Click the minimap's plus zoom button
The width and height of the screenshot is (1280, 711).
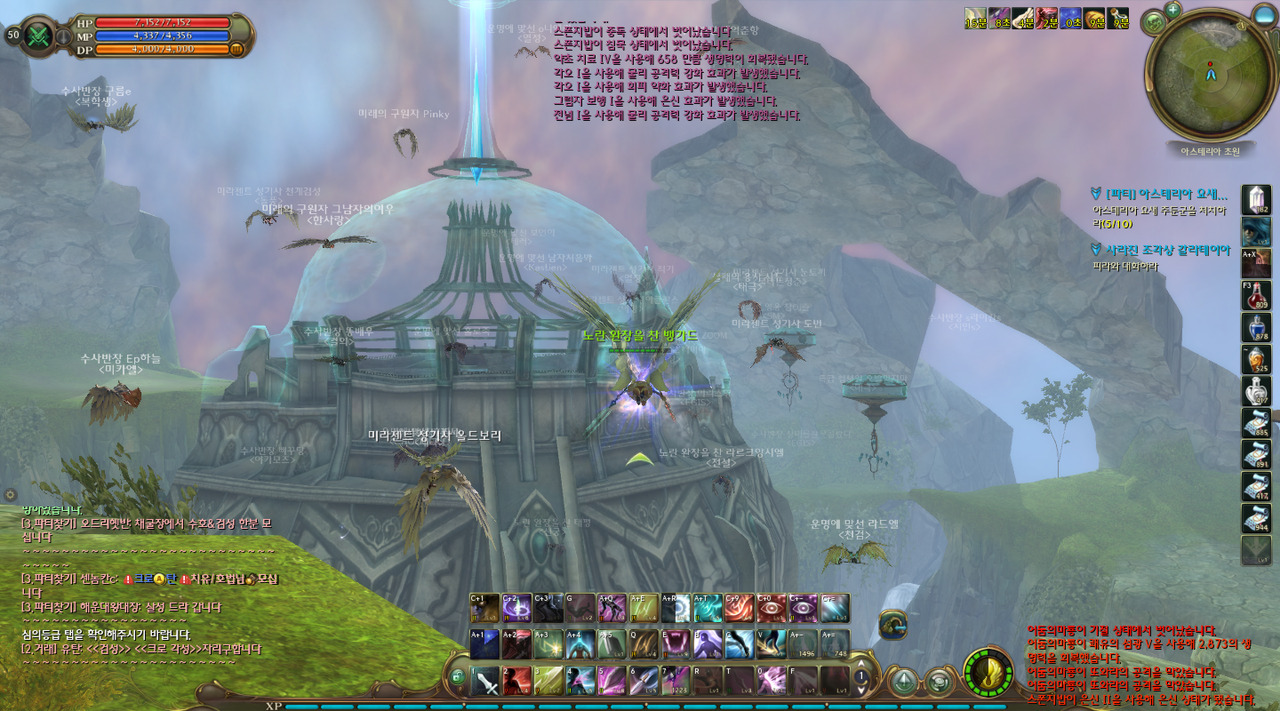click(1173, 10)
